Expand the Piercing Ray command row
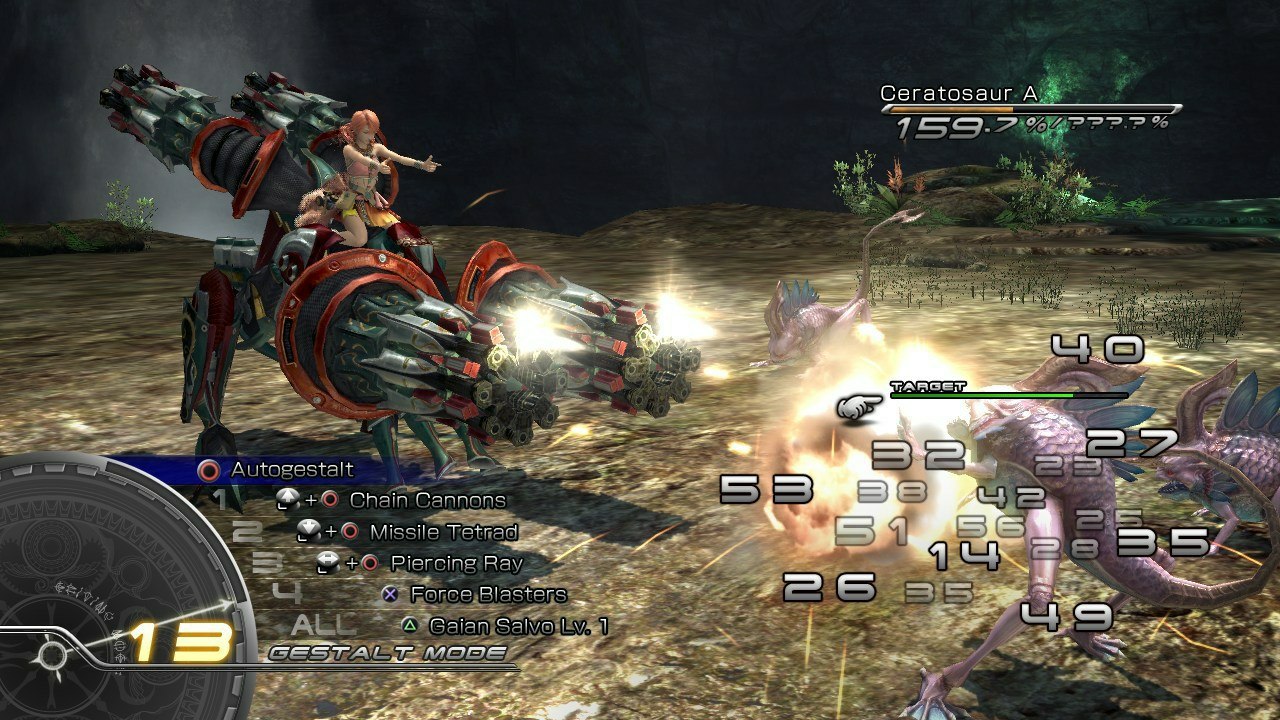 pyautogui.click(x=455, y=562)
